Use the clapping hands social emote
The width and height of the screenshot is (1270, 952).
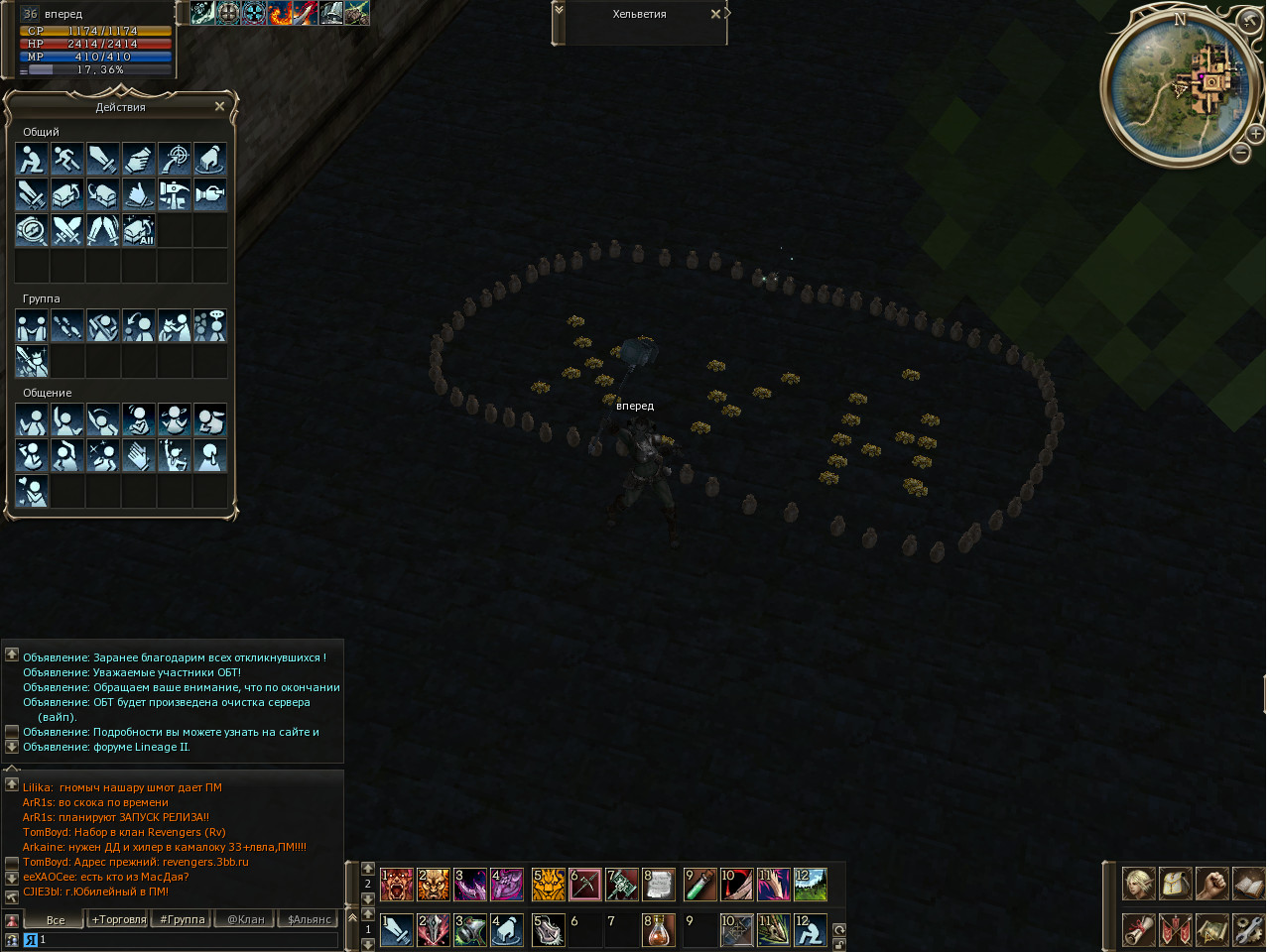tap(139, 456)
